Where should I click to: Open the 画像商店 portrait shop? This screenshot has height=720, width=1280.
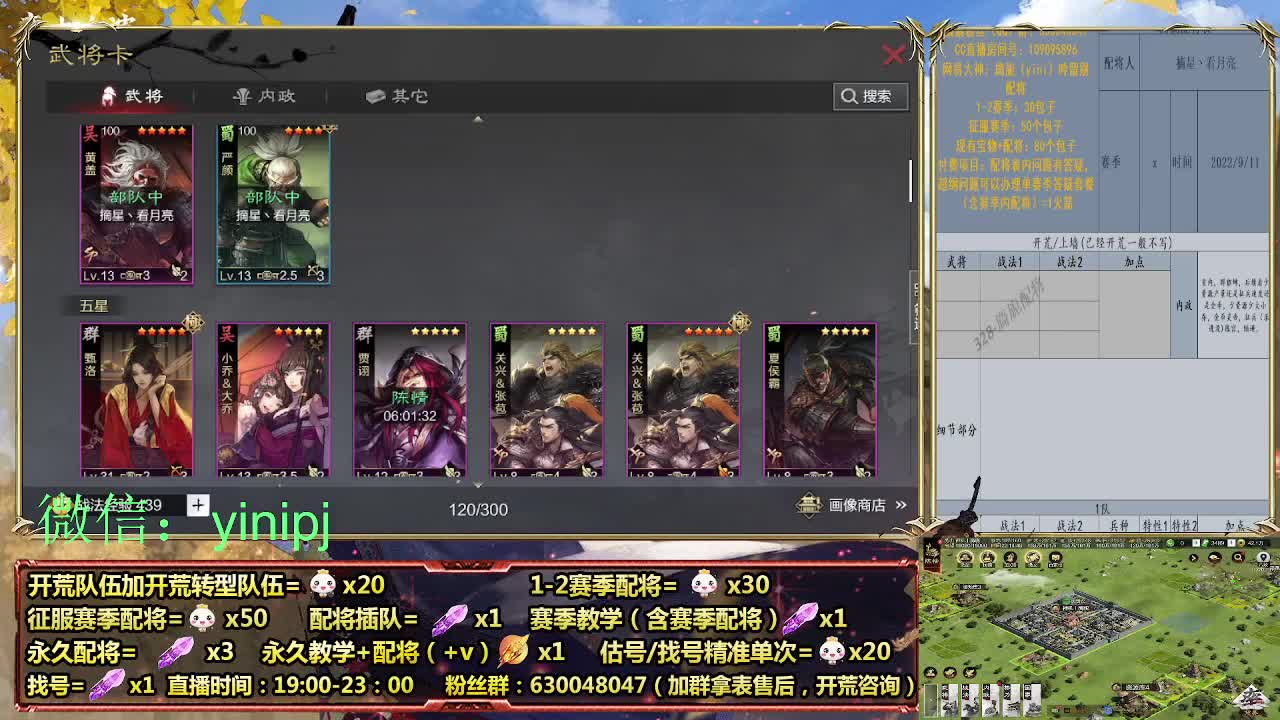(x=856, y=507)
